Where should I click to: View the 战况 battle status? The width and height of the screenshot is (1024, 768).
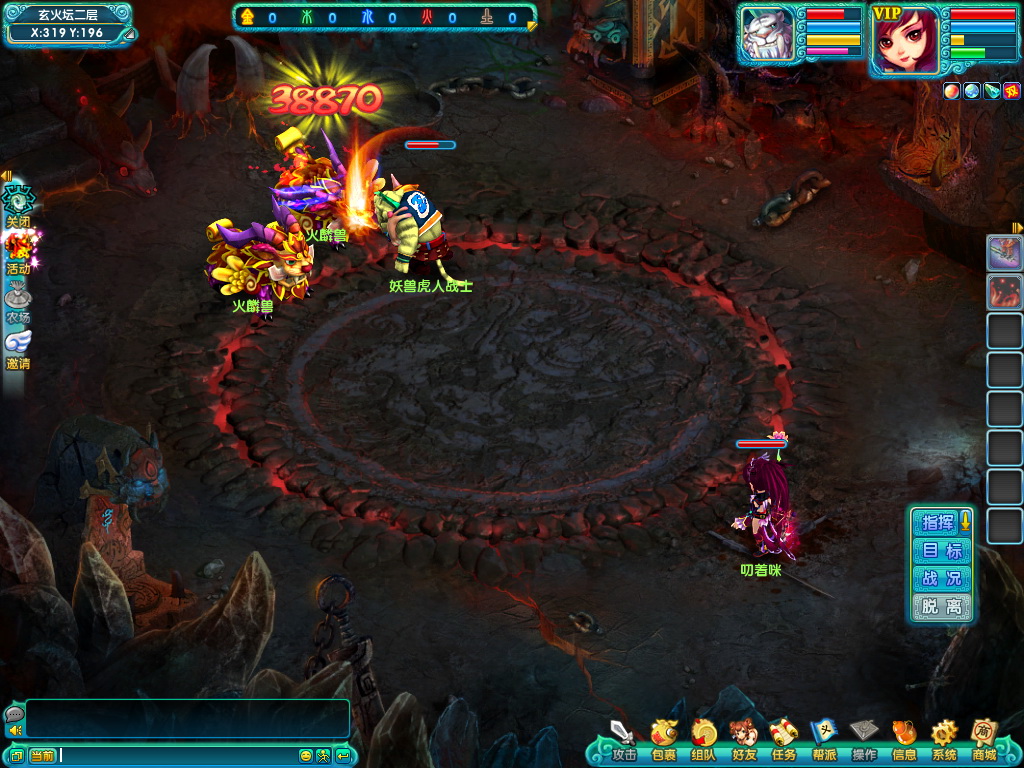point(941,579)
